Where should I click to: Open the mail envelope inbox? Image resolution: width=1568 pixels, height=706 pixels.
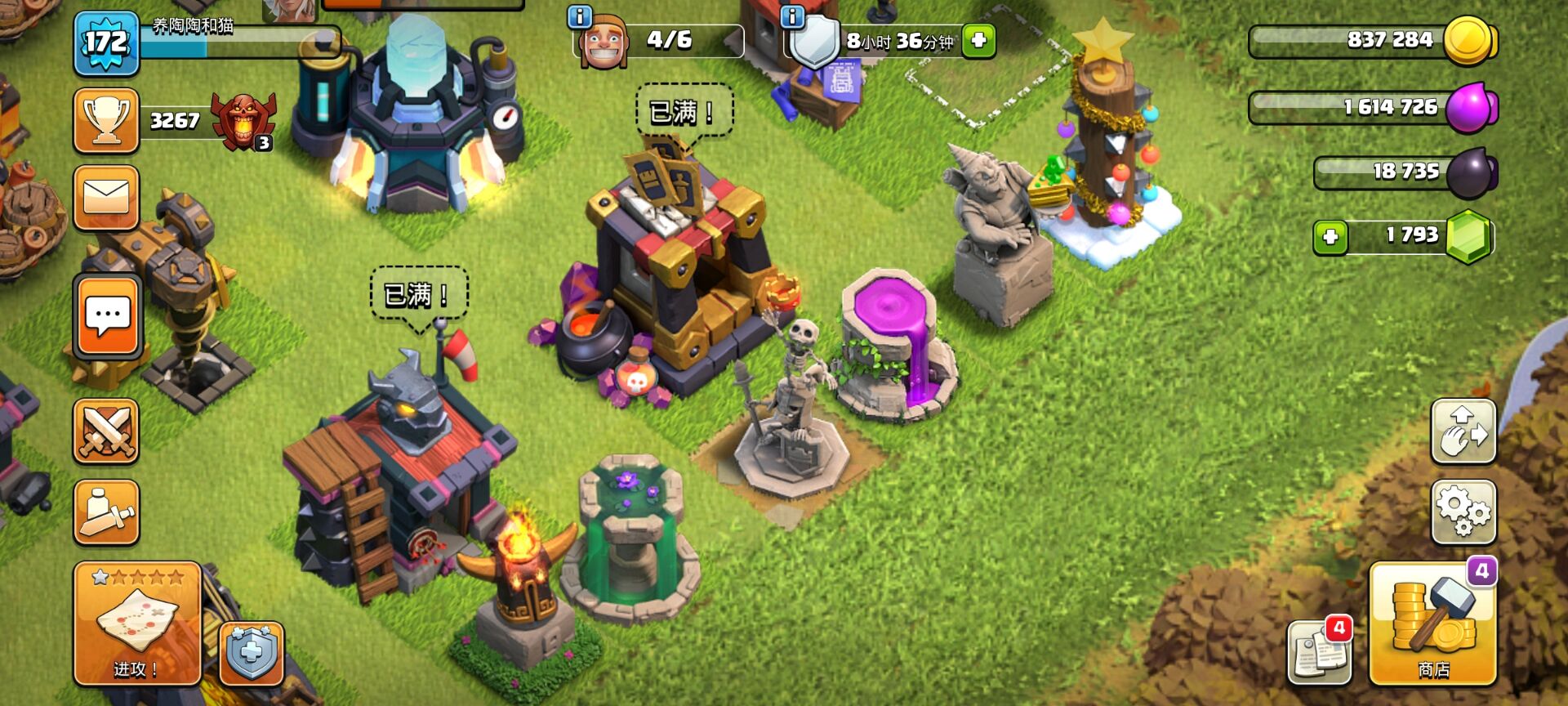[106, 198]
